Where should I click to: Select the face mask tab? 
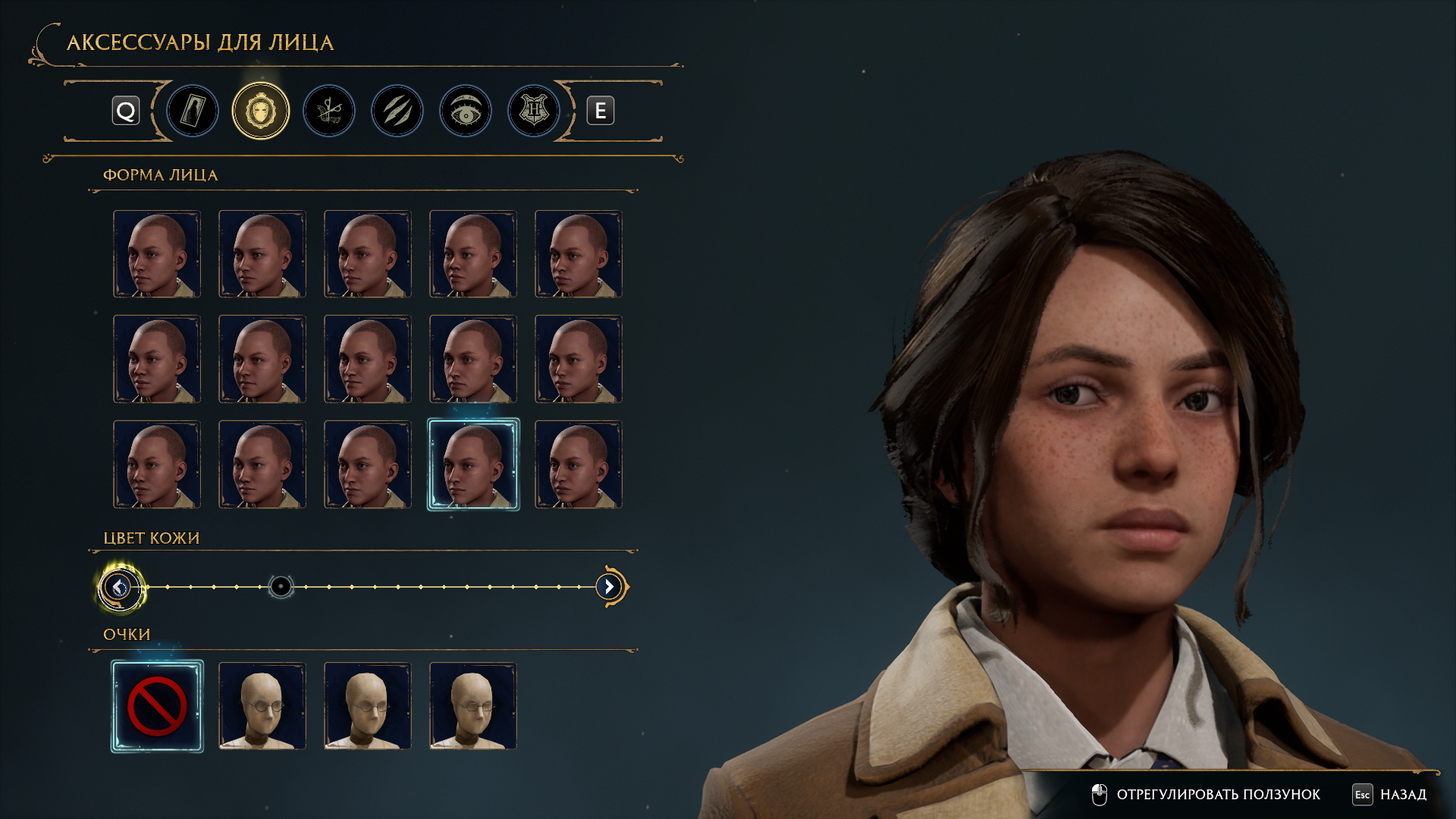click(x=261, y=111)
